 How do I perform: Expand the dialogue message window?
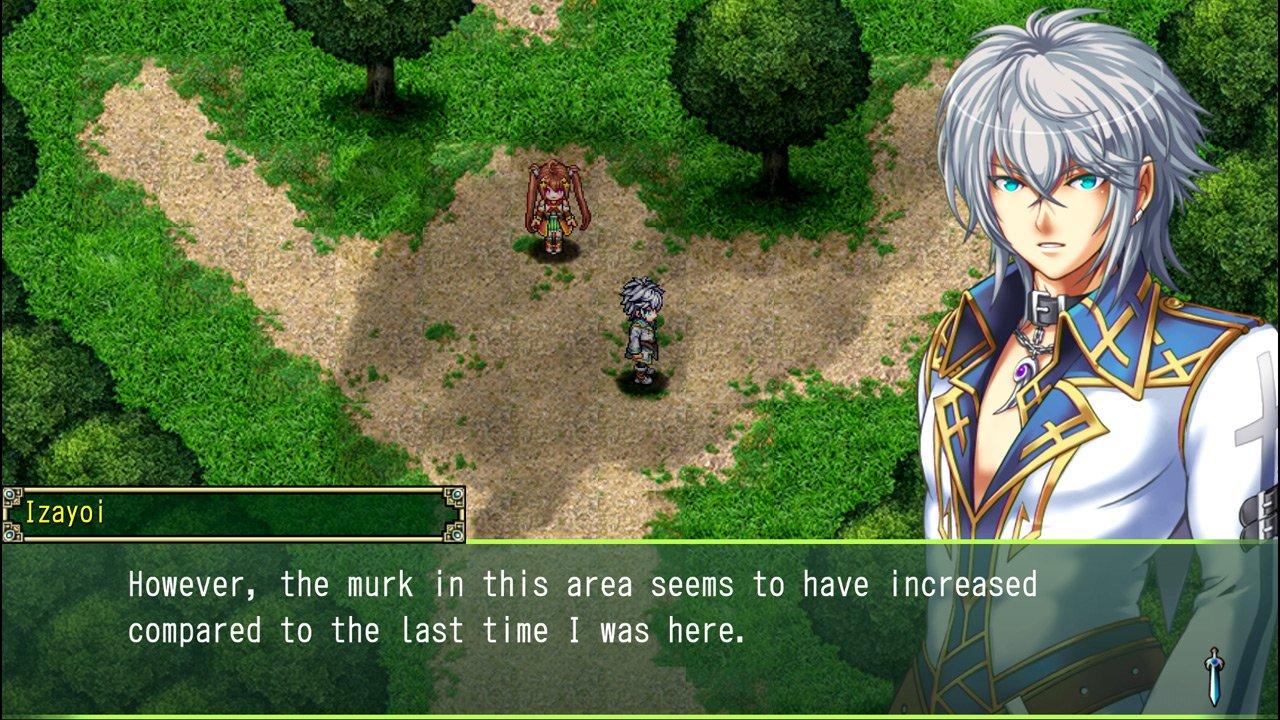tap(640, 630)
